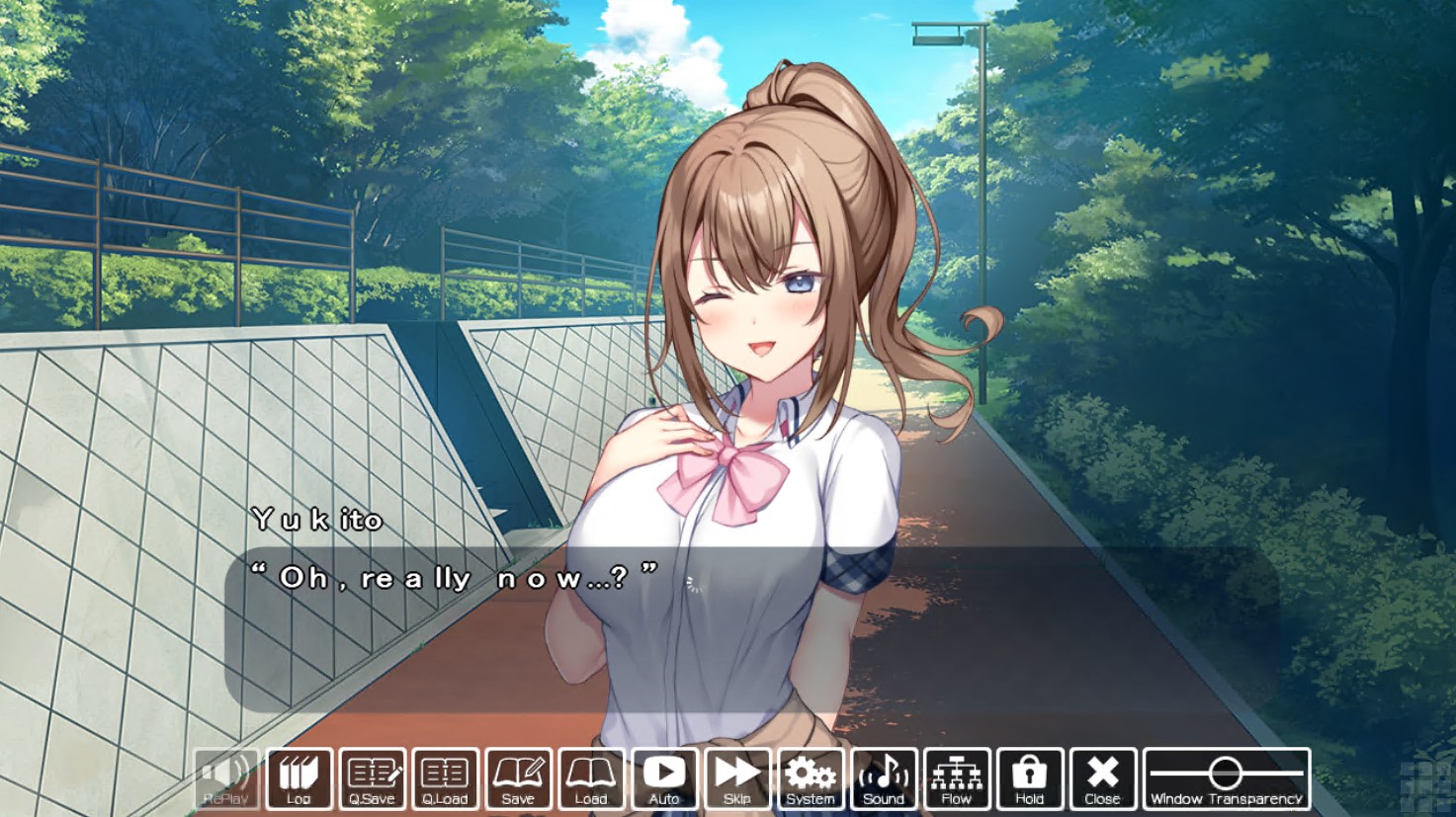The width and height of the screenshot is (1456, 817).
Task: Open the Load screen
Action: pyautogui.click(x=591, y=778)
